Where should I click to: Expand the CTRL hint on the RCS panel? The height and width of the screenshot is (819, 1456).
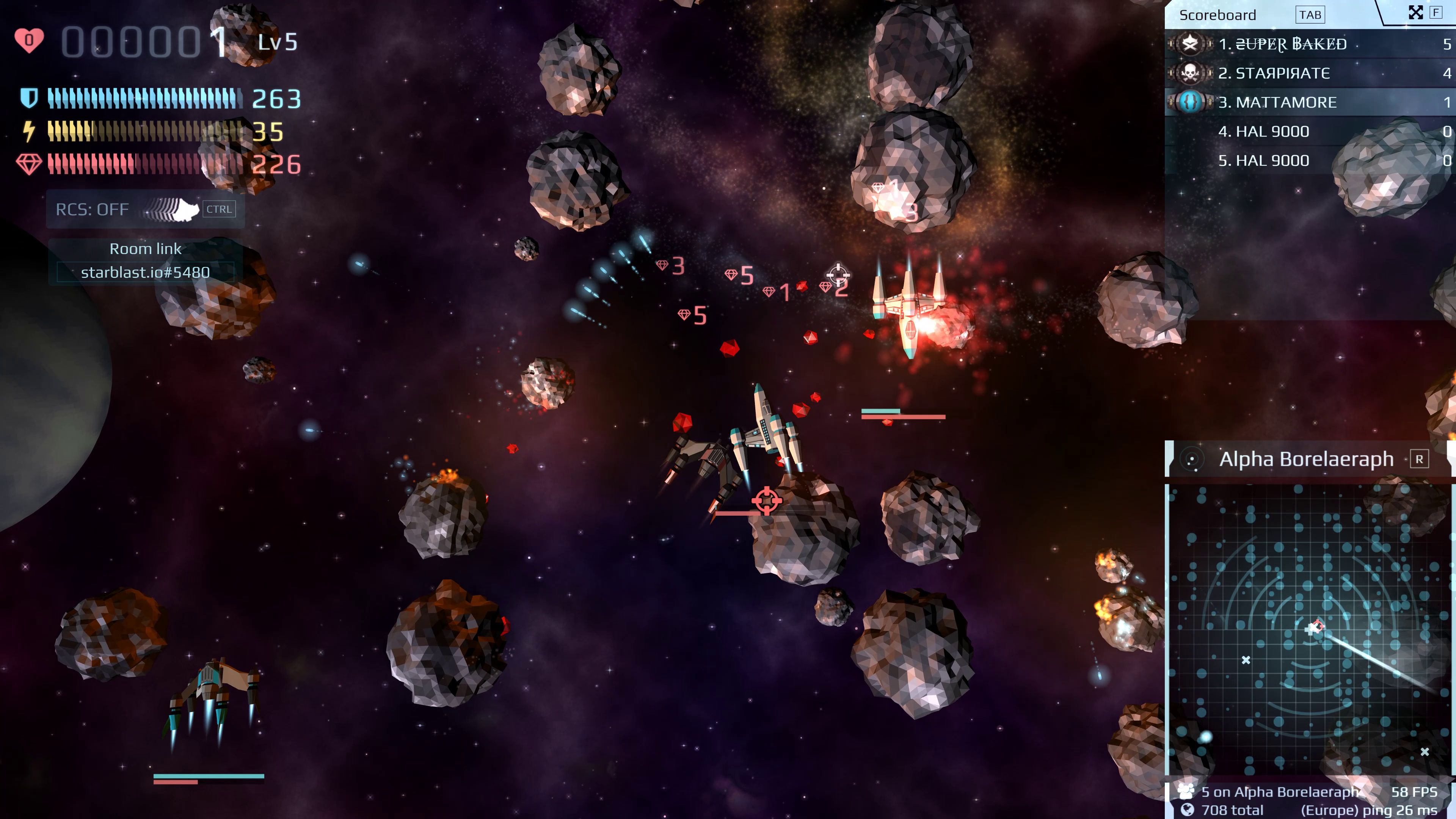(219, 209)
